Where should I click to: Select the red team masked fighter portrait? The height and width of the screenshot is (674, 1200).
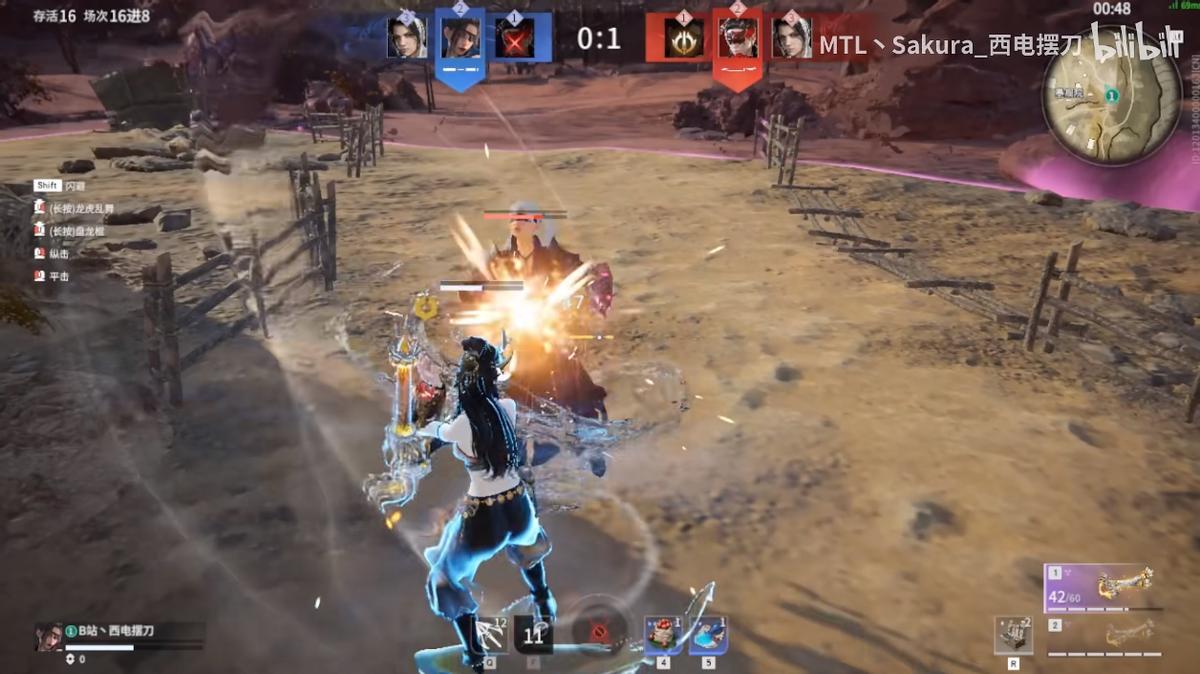pos(738,38)
